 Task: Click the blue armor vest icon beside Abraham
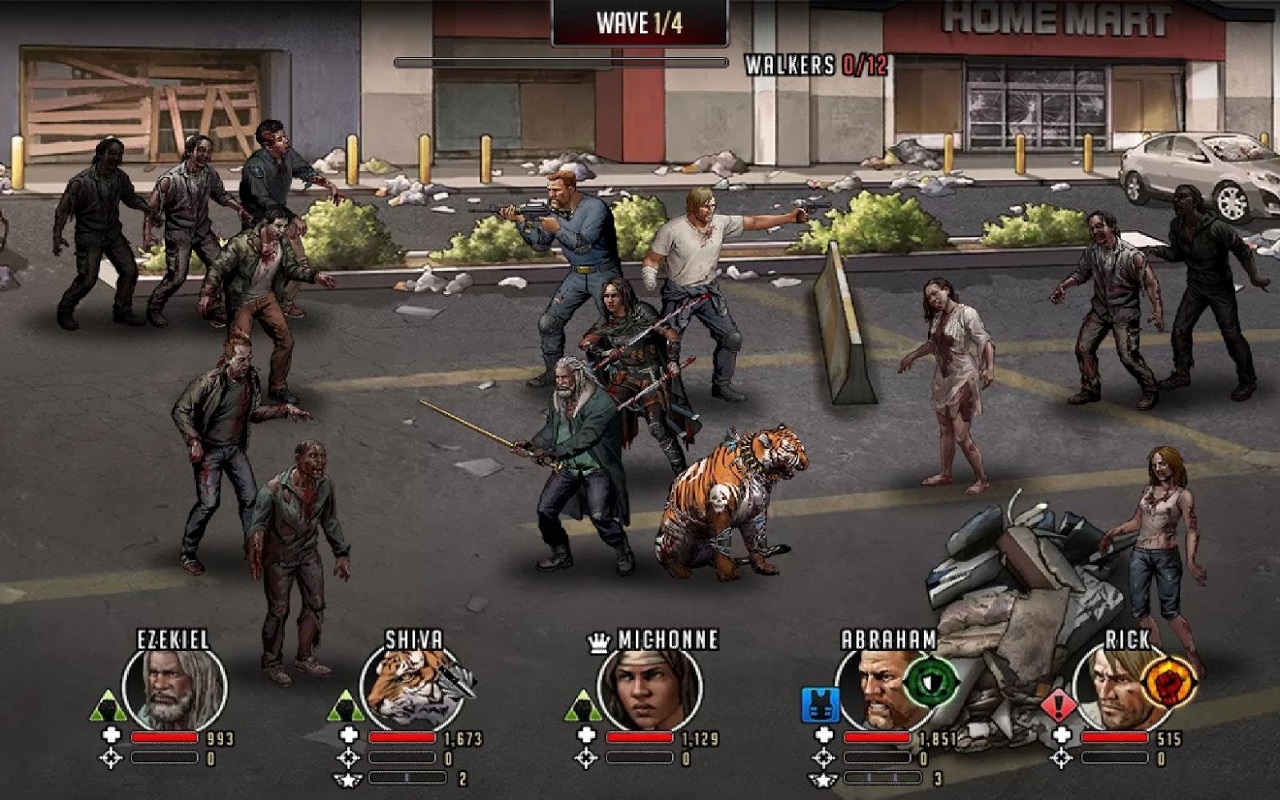click(x=819, y=705)
